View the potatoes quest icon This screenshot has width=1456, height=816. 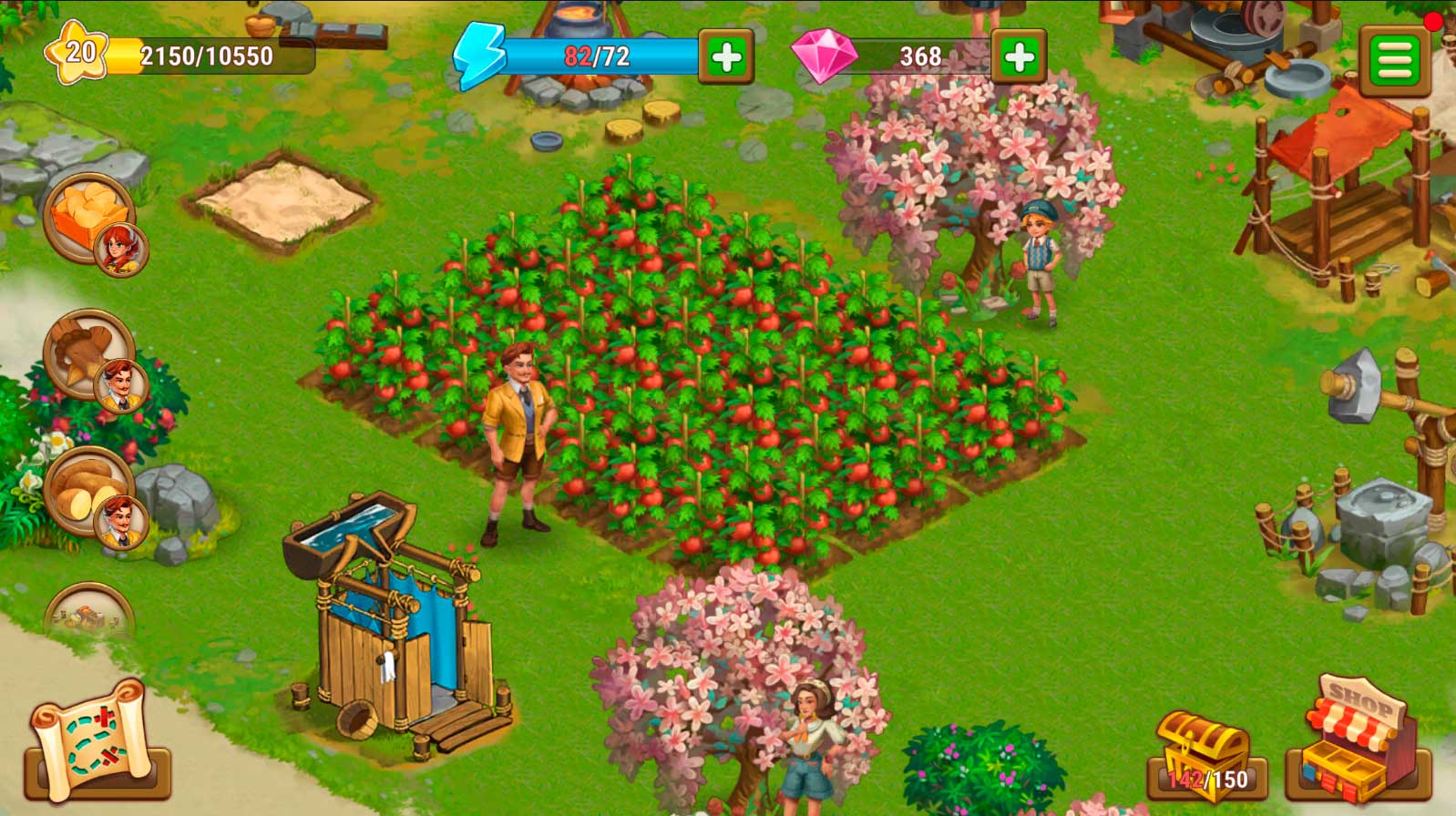coord(89,492)
